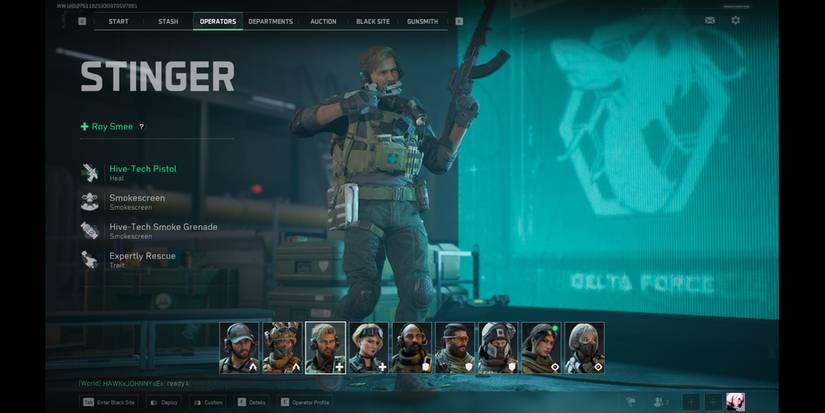Switch to the Start tab

tap(118, 21)
